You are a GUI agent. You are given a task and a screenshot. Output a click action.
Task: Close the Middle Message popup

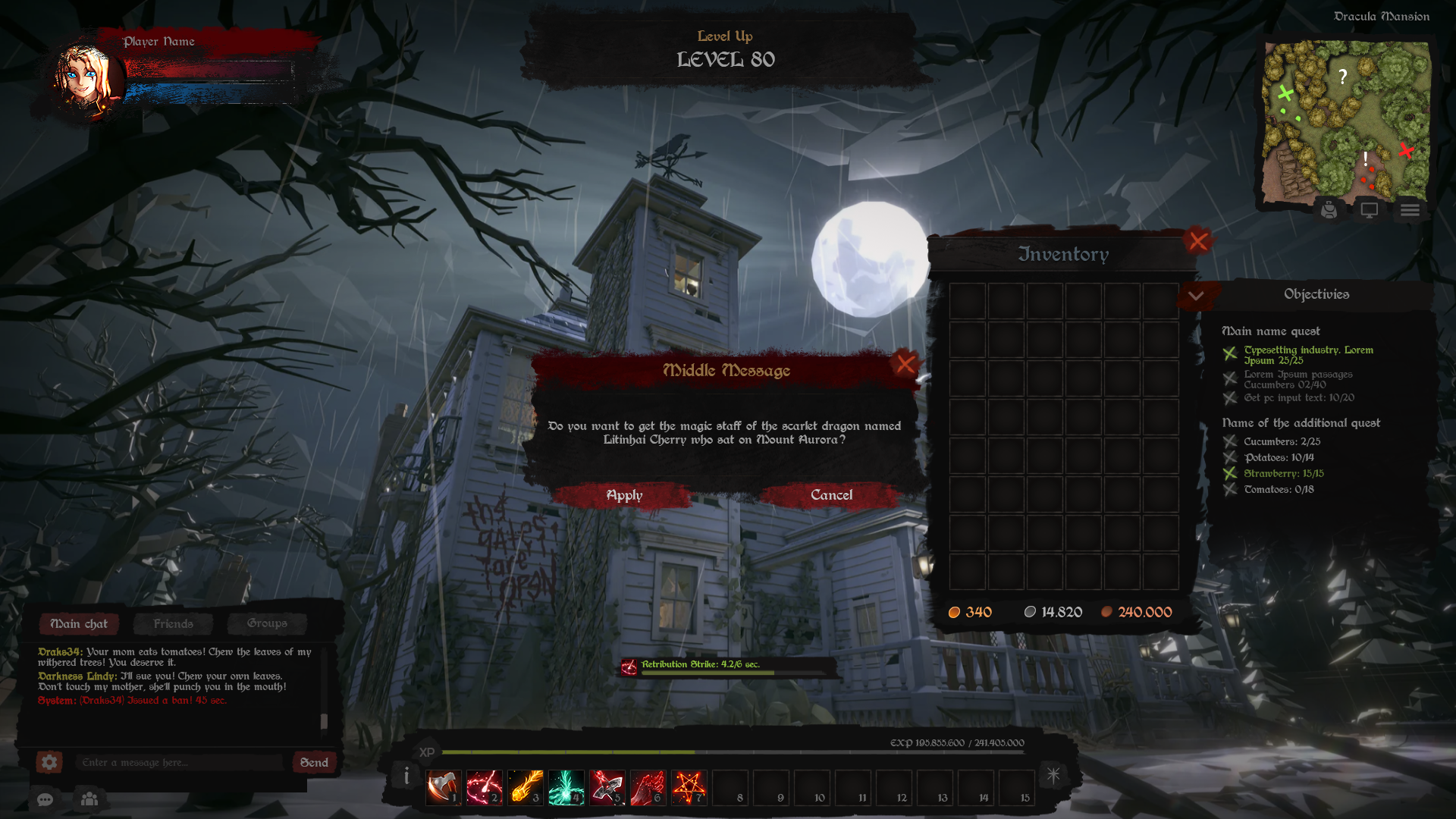(x=905, y=365)
